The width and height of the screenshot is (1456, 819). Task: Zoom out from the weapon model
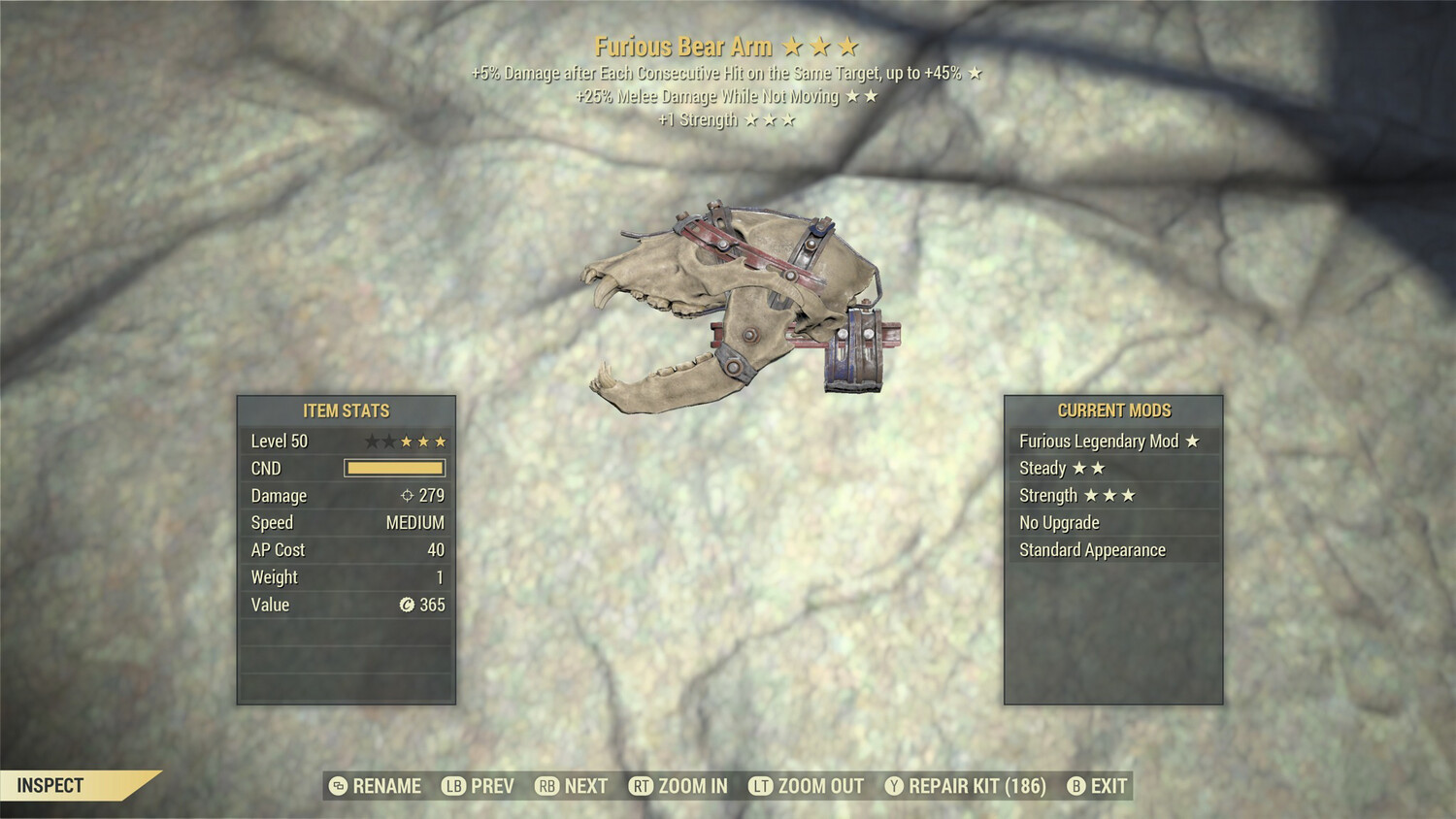(807, 786)
